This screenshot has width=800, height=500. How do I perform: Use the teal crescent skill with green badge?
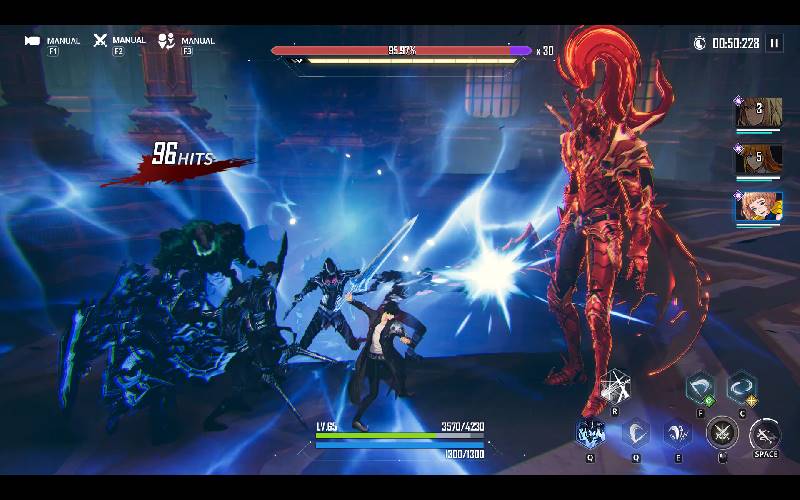[x=699, y=387]
